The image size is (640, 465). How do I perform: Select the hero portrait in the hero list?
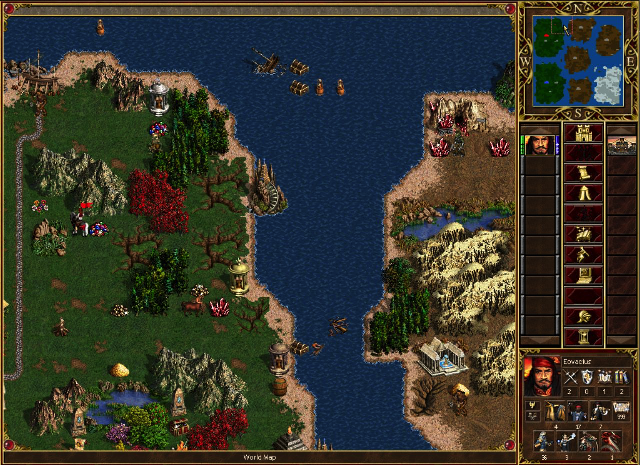[541, 146]
